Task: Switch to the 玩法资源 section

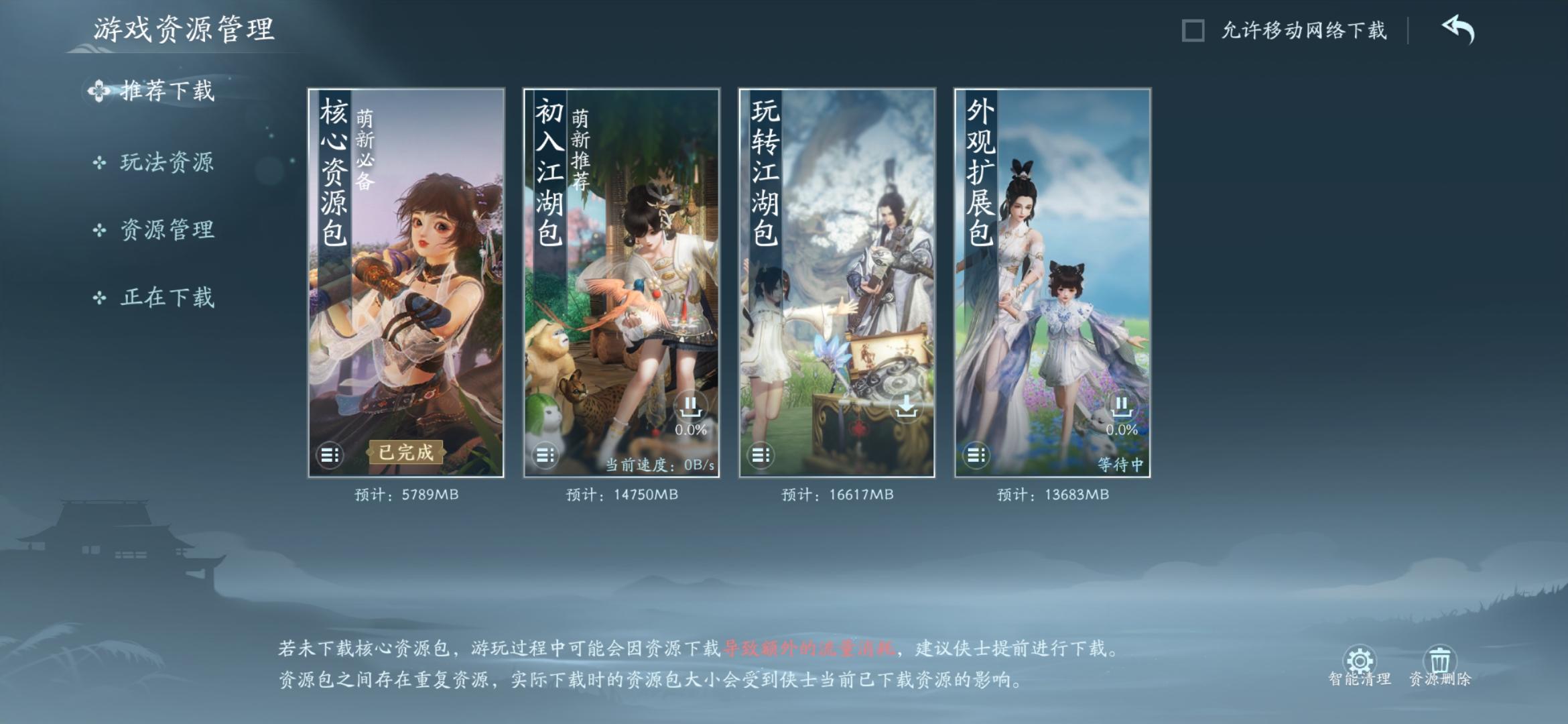Action: tap(166, 162)
